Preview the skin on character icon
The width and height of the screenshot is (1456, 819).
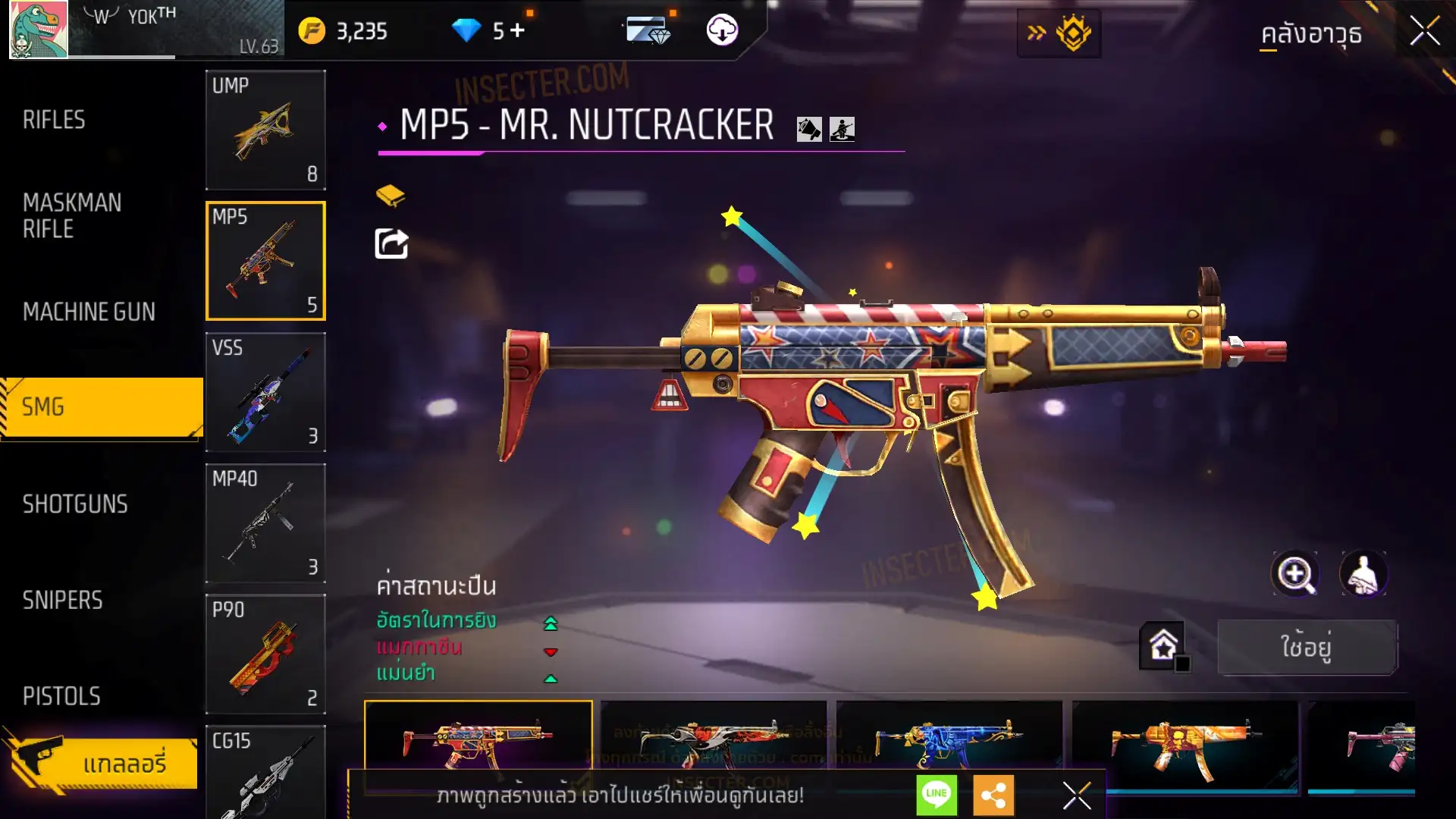(1363, 574)
